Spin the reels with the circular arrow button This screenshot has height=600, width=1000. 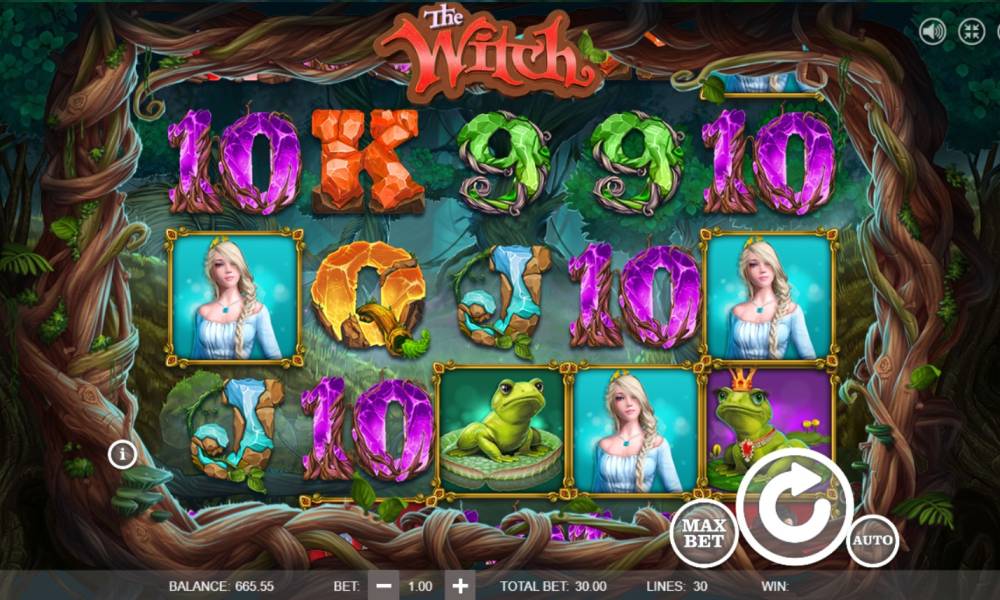(795, 507)
